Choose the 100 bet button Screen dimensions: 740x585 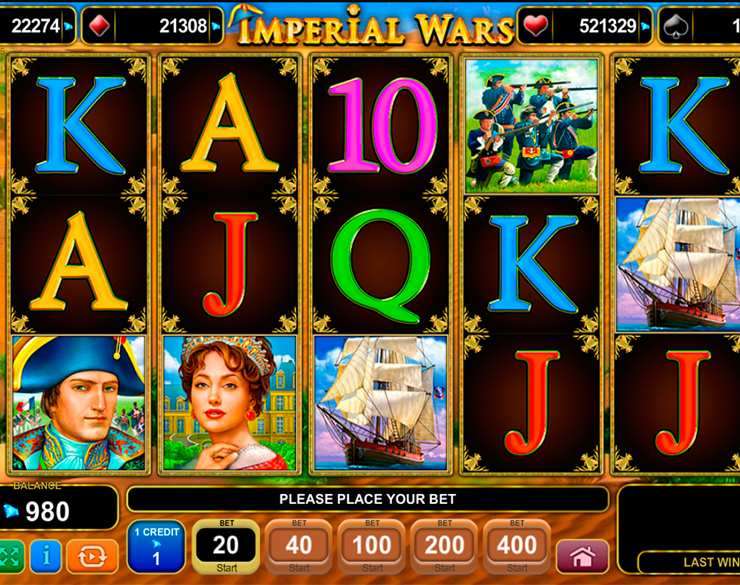coord(372,547)
